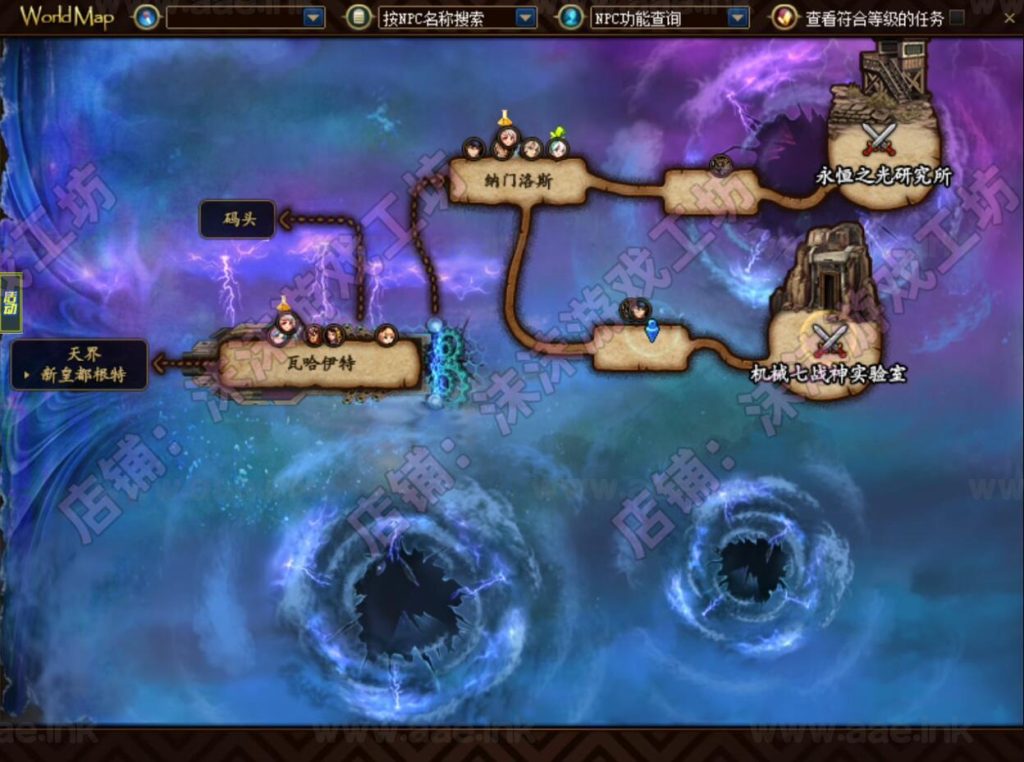Viewport: 1024px width, 762px height.
Task: Select the 码头 map destination
Action: pyautogui.click(x=238, y=219)
